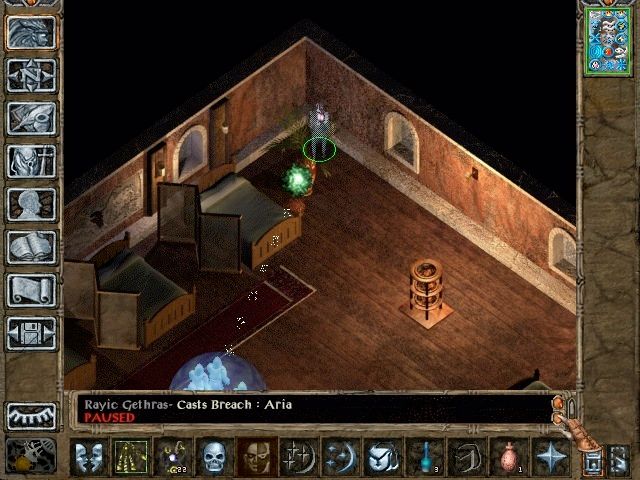Click the staff weapon slot with 22 count

point(172,457)
